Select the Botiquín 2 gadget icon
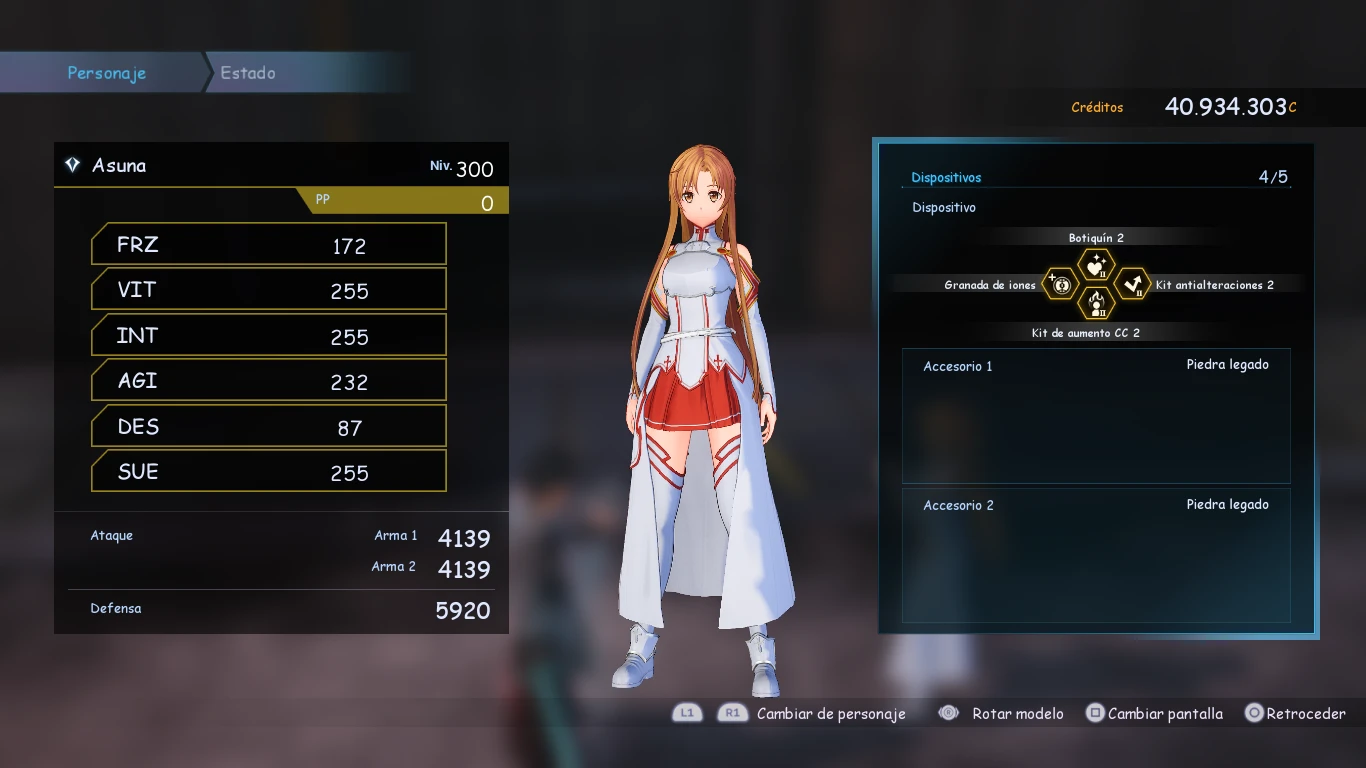The image size is (1366, 768). tap(1096, 266)
